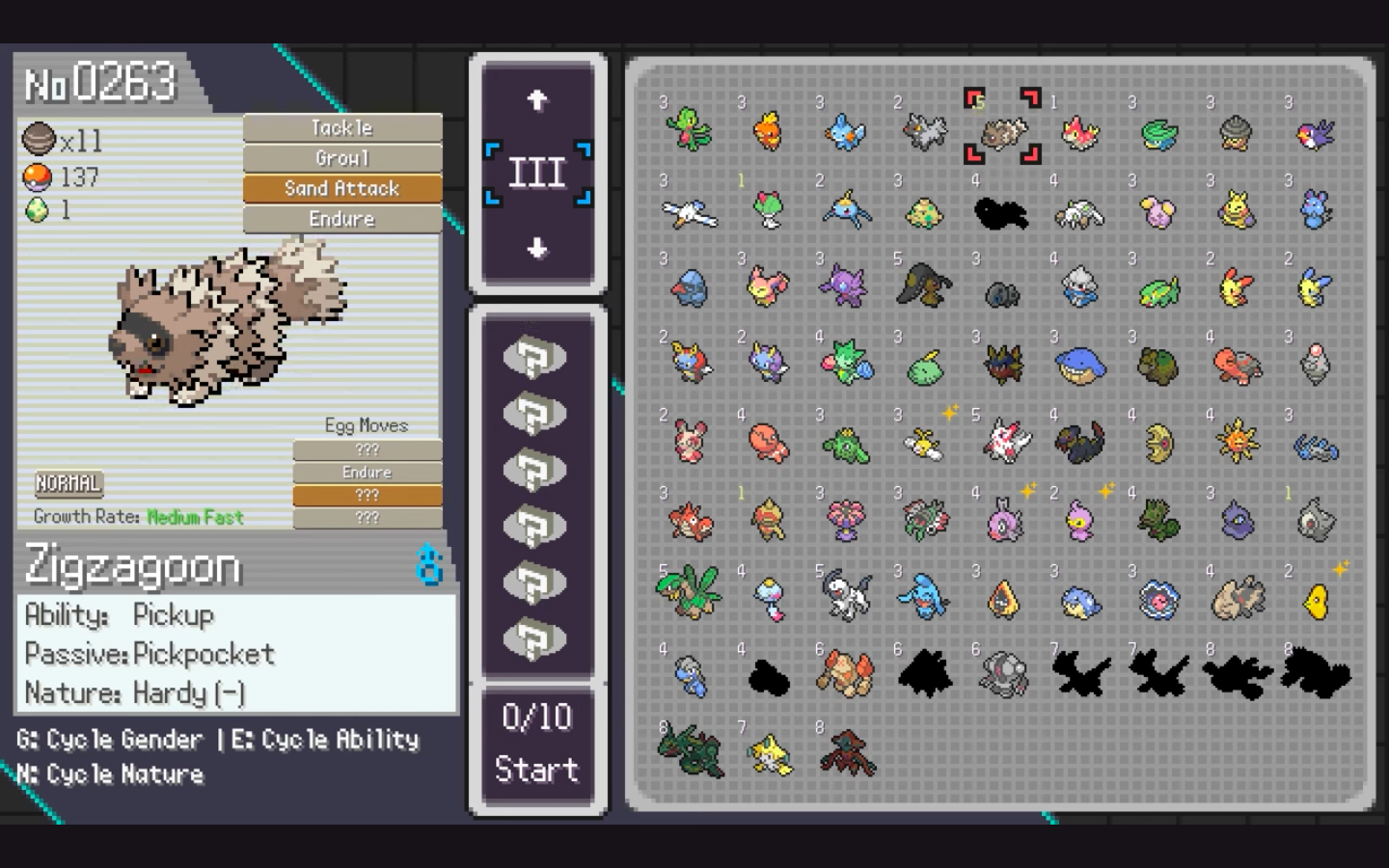Screen dimensions: 1389x868
Task: Select Luvdisc, the yellow heart starter
Action: point(1316,600)
